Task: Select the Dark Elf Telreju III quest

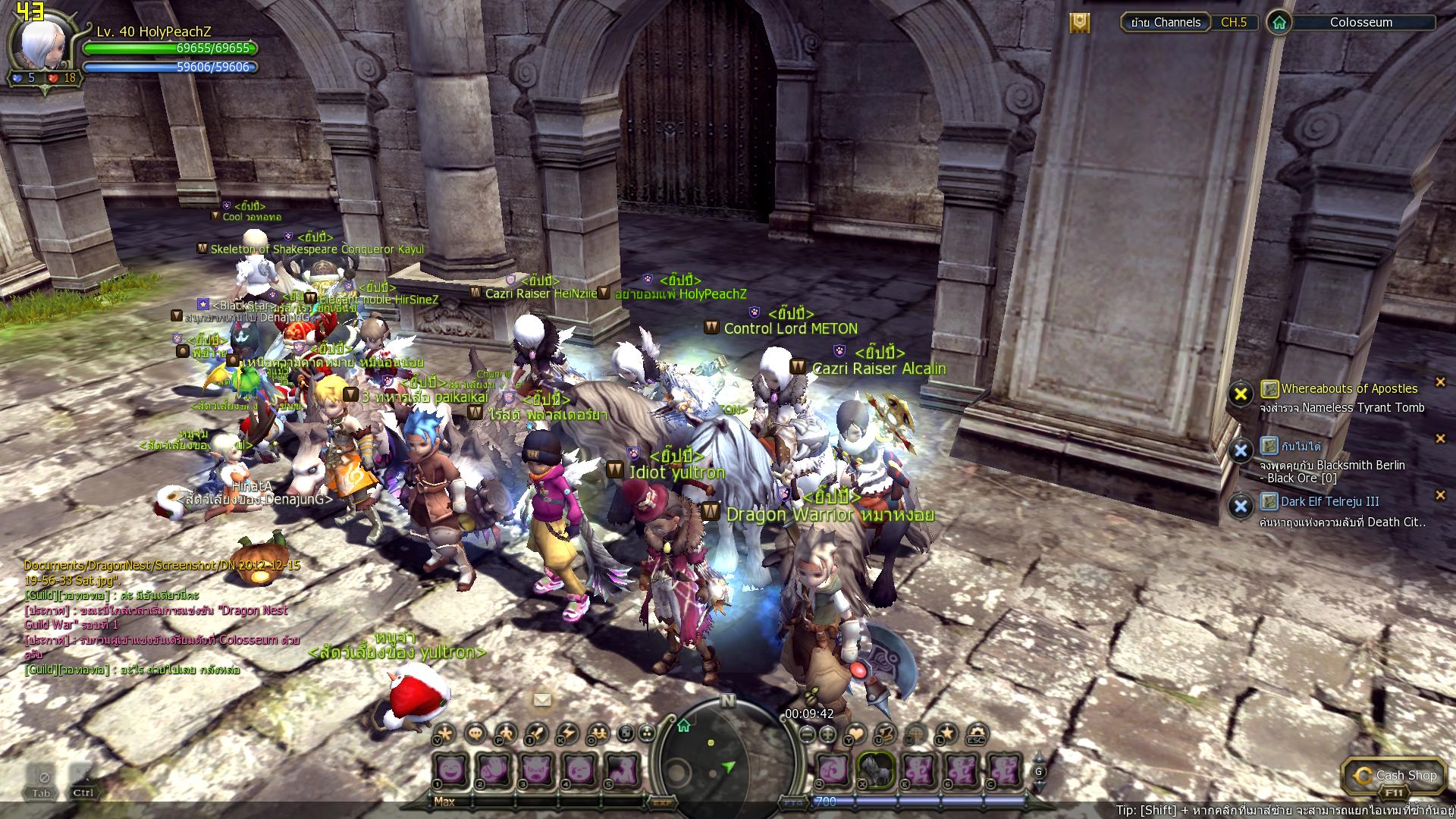Action: [1329, 501]
